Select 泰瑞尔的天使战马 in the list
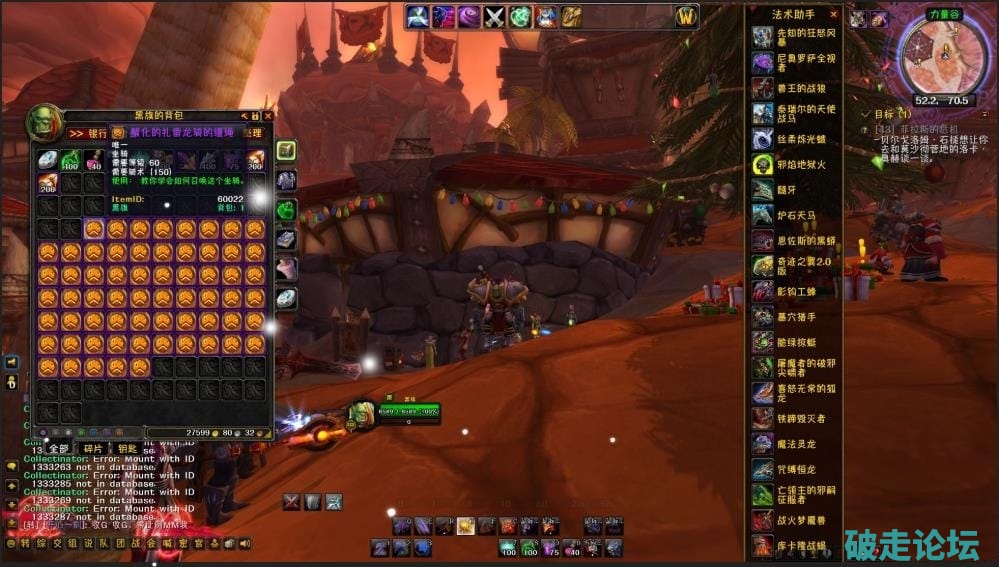This screenshot has height=567, width=999. pos(794,114)
